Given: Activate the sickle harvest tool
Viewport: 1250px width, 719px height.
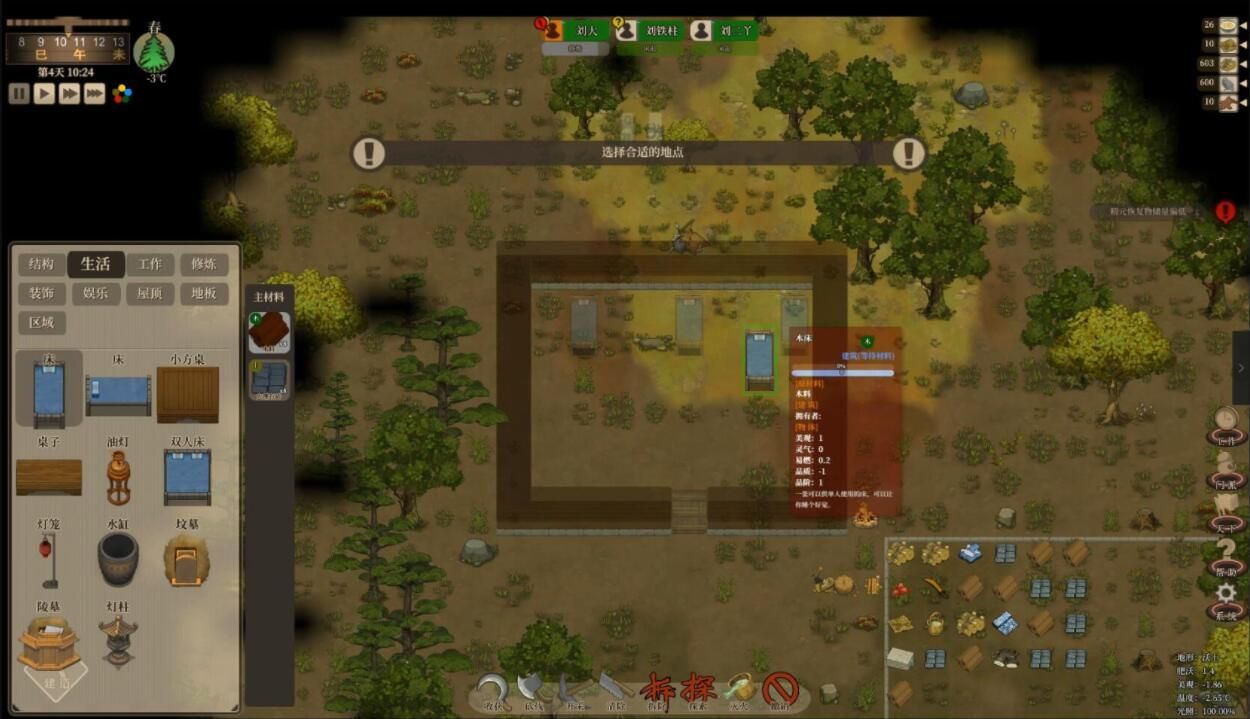Looking at the screenshot, I should pyautogui.click(x=493, y=689).
